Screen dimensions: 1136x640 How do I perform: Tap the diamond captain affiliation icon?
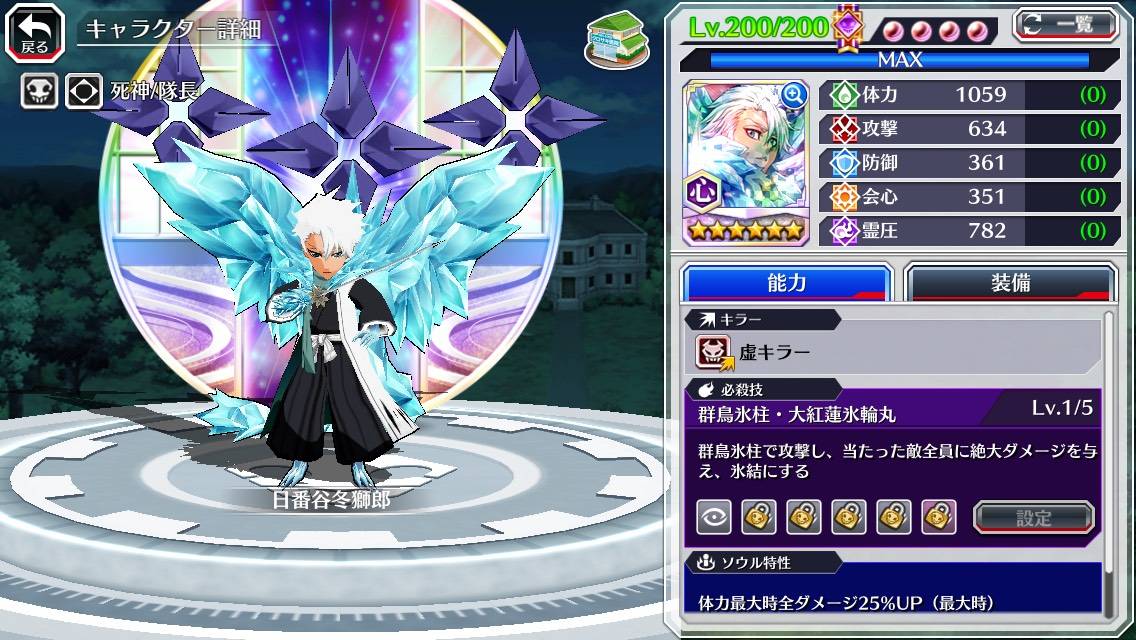coord(83,92)
